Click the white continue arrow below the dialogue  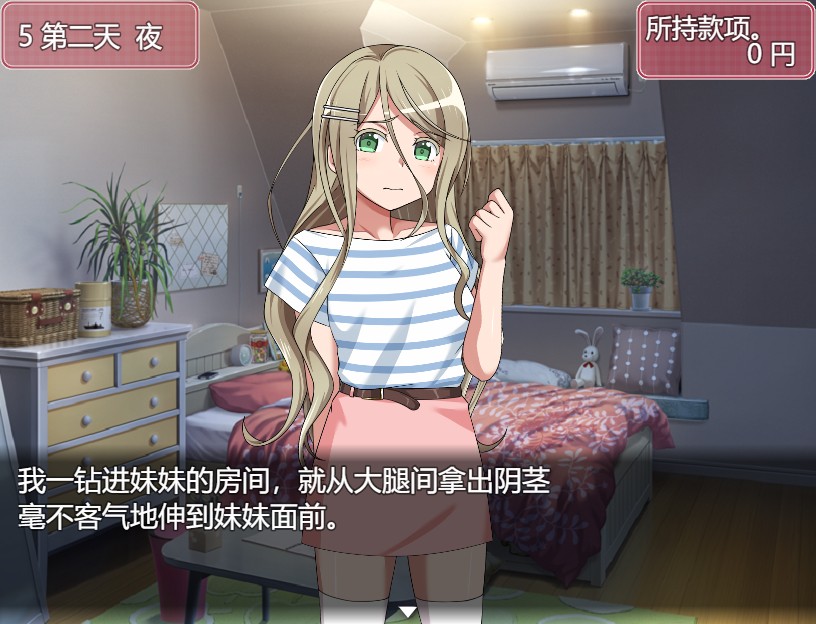click(x=407, y=610)
